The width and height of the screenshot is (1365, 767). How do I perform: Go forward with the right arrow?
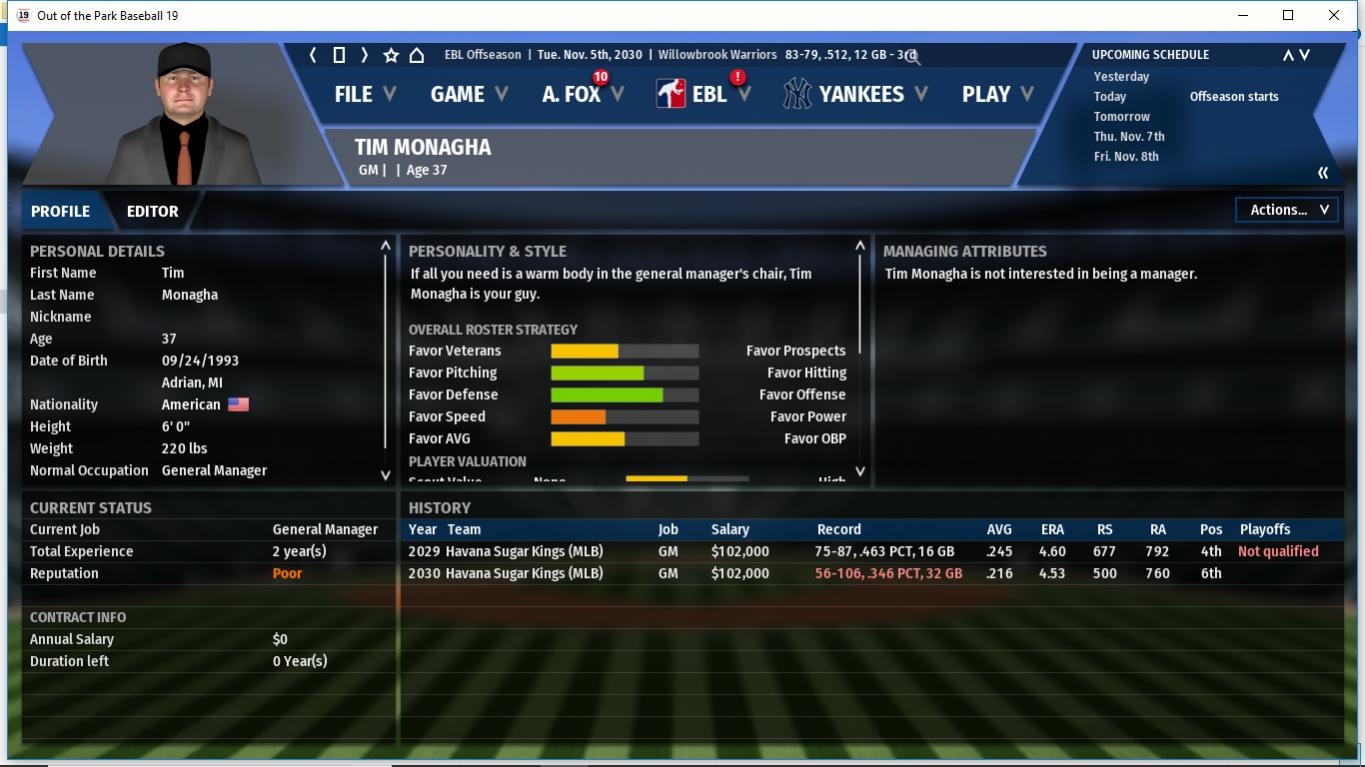click(365, 55)
